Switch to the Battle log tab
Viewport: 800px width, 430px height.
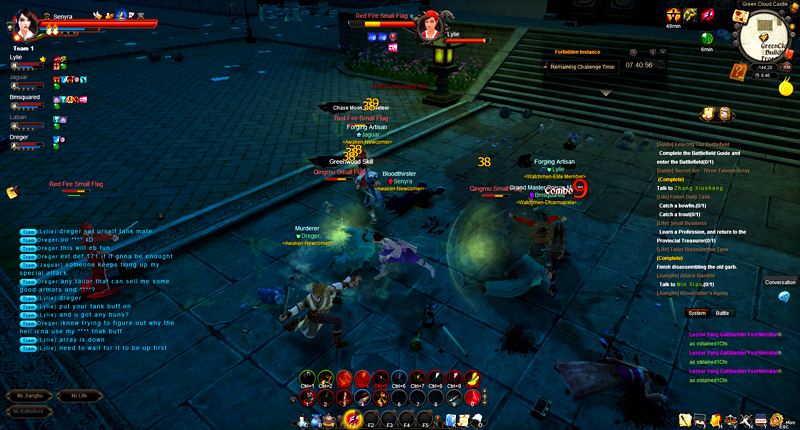tap(722, 313)
